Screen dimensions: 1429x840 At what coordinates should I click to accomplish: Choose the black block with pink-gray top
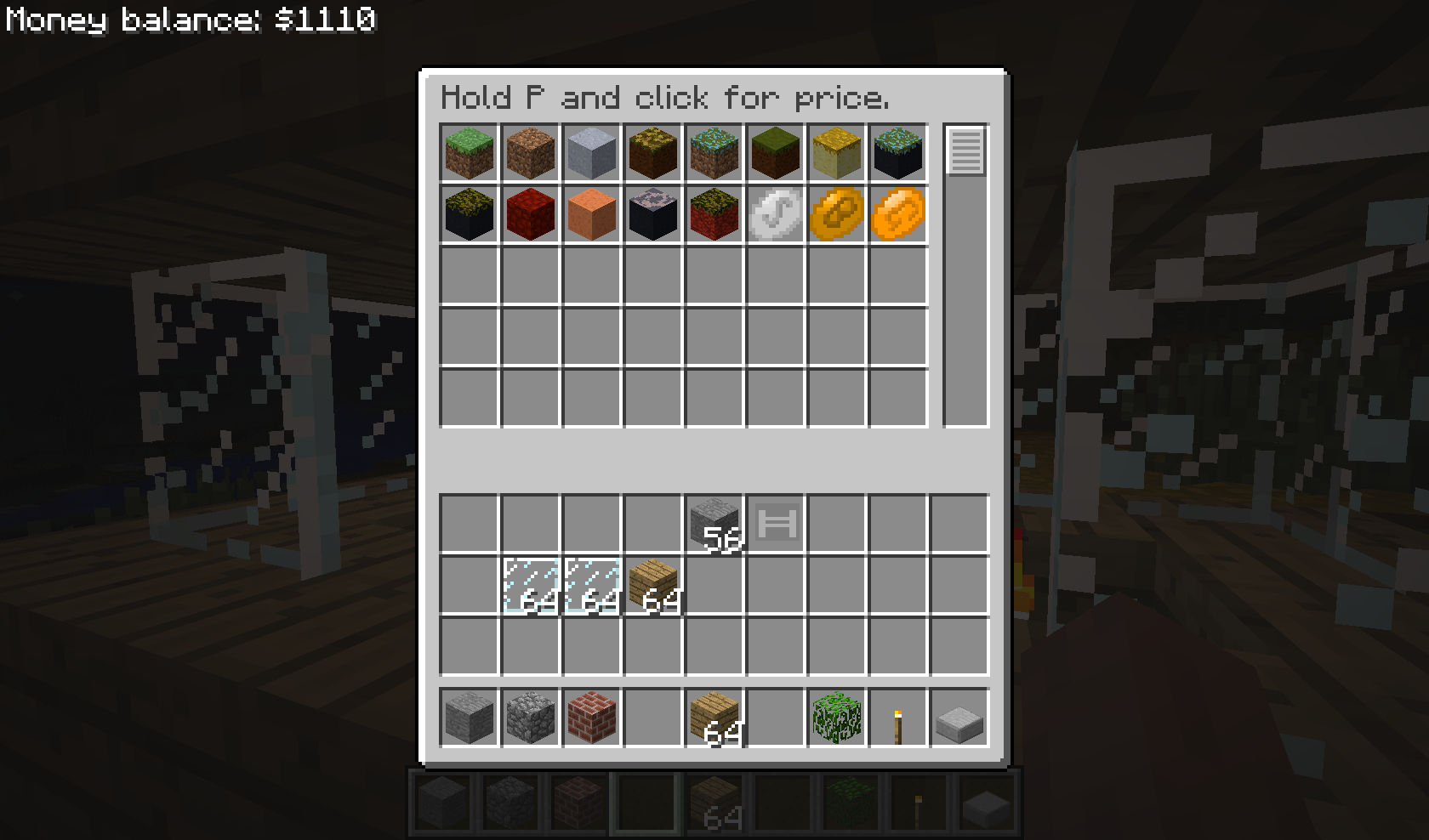[x=653, y=214]
